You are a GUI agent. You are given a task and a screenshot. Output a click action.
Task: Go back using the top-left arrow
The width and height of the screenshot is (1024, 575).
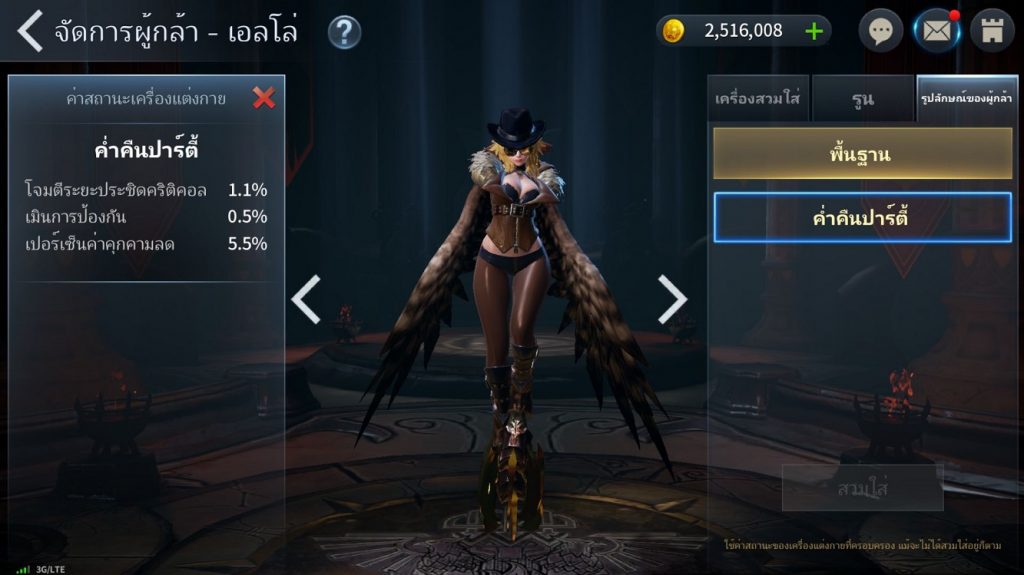pyautogui.click(x=30, y=32)
